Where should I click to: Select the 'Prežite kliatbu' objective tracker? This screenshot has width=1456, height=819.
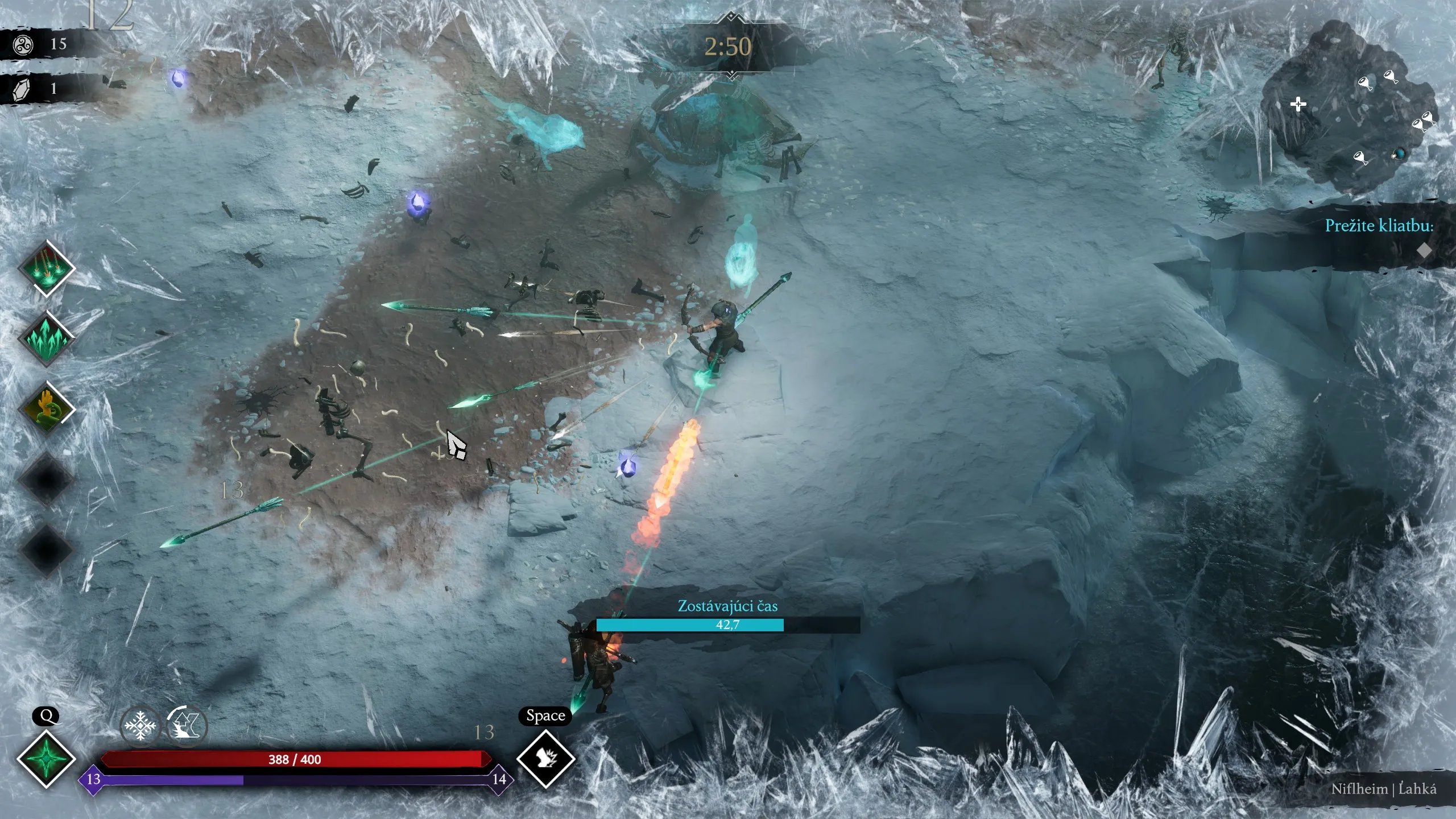pyautogui.click(x=1379, y=226)
